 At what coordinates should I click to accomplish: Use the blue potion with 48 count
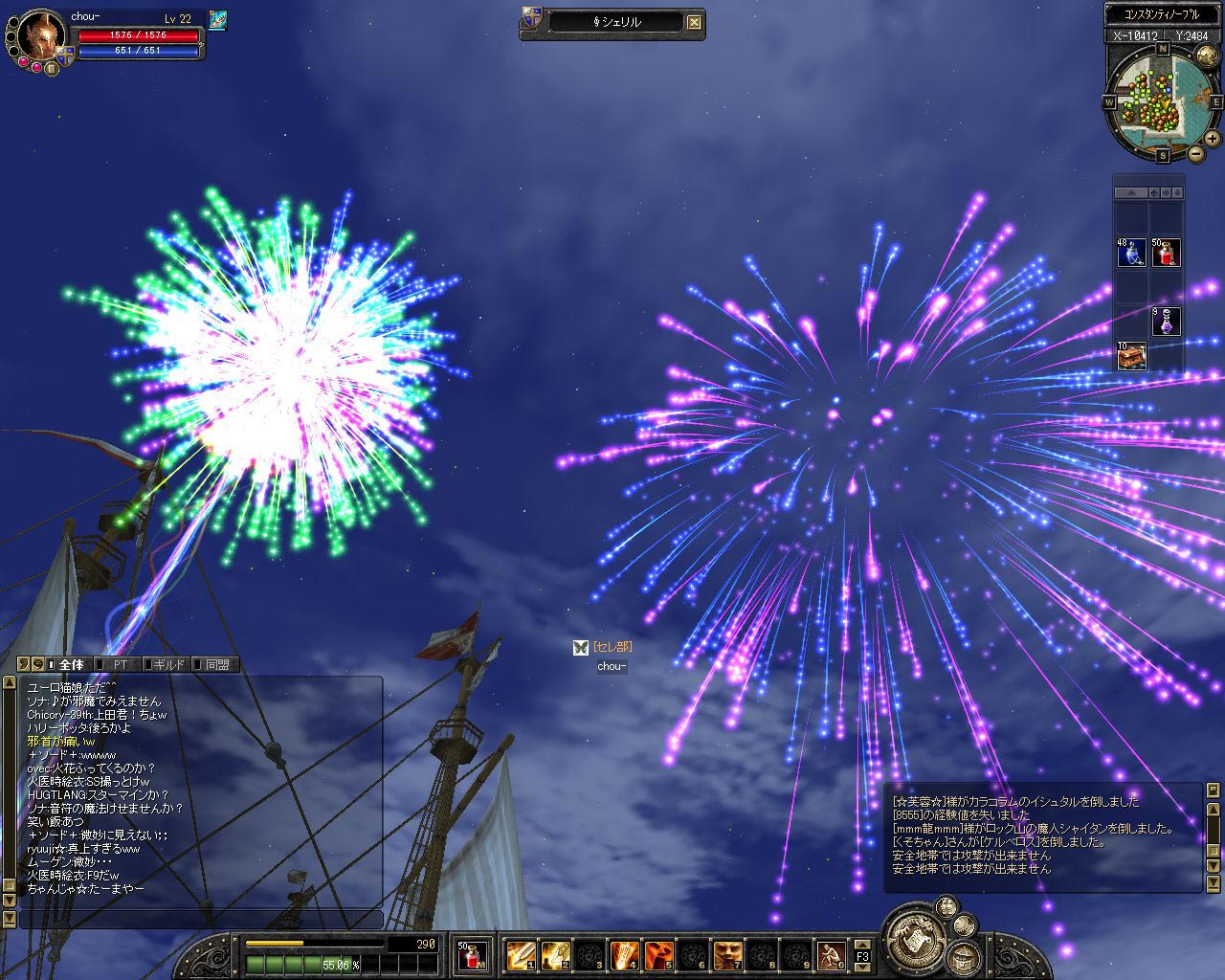tap(1131, 253)
